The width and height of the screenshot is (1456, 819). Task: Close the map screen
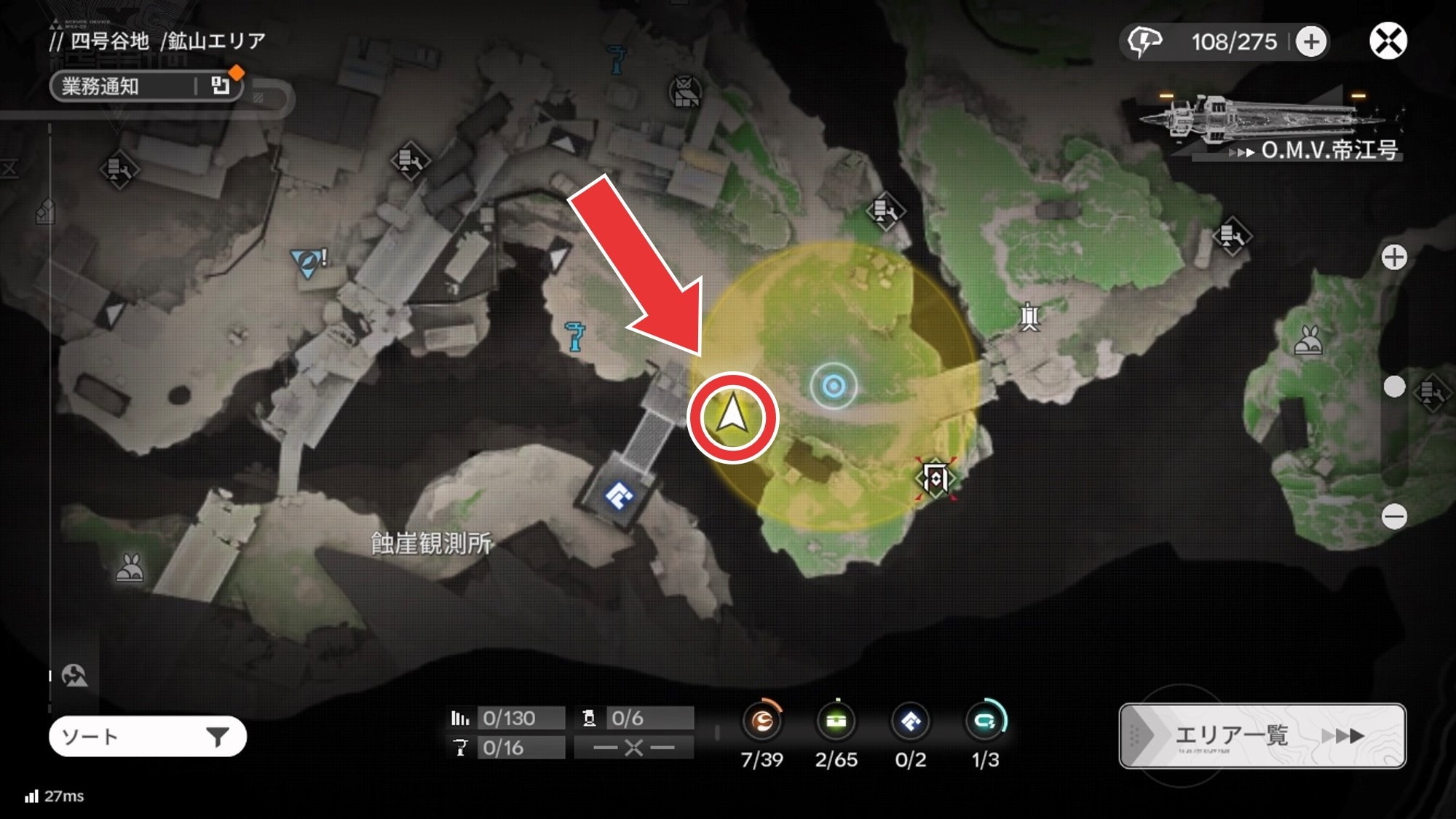[1388, 41]
